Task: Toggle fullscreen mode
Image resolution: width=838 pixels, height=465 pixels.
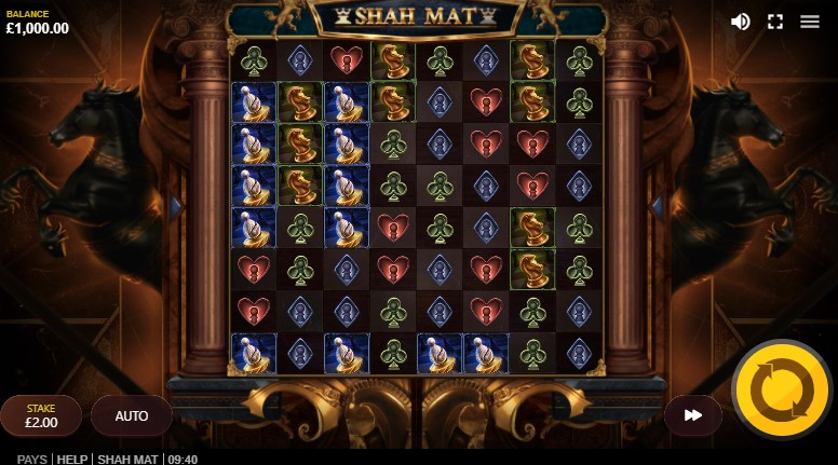Action: (775, 22)
